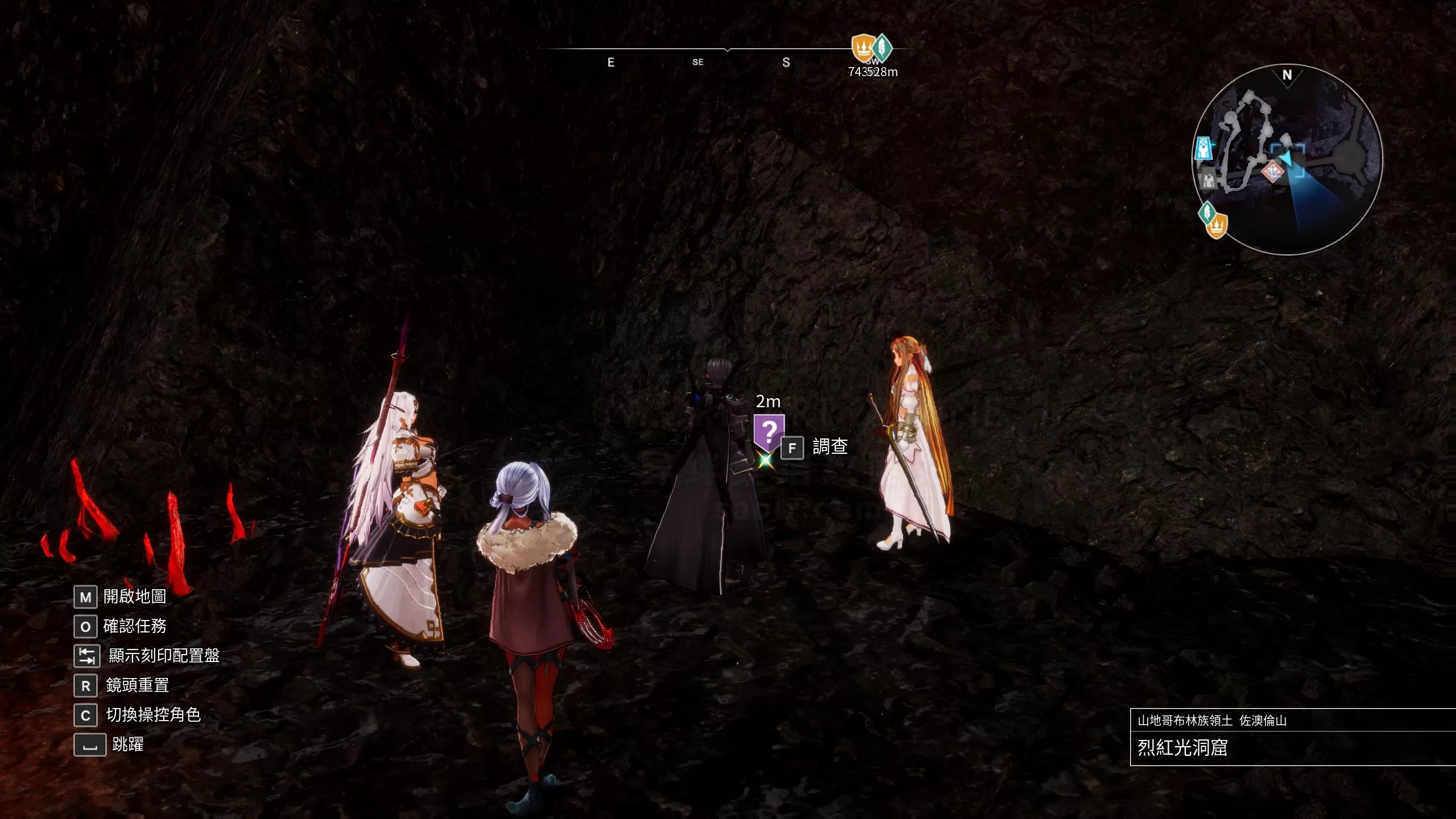Viewport: 1456px width, 819px height.
Task: Select the orange crown marker on the compass bar
Action: tap(862, 48)
